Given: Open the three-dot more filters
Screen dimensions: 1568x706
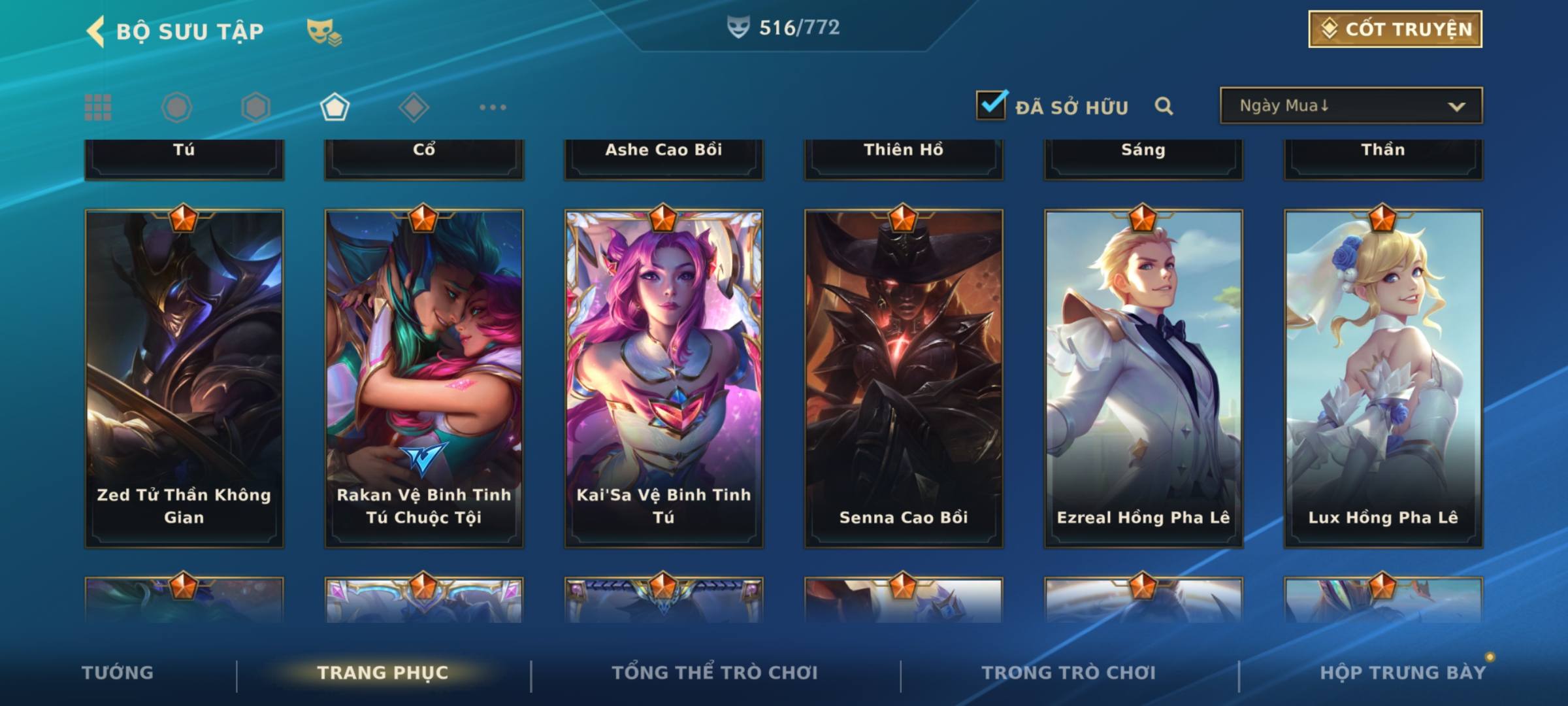Looking at the screenshot, I should point(493,107).
